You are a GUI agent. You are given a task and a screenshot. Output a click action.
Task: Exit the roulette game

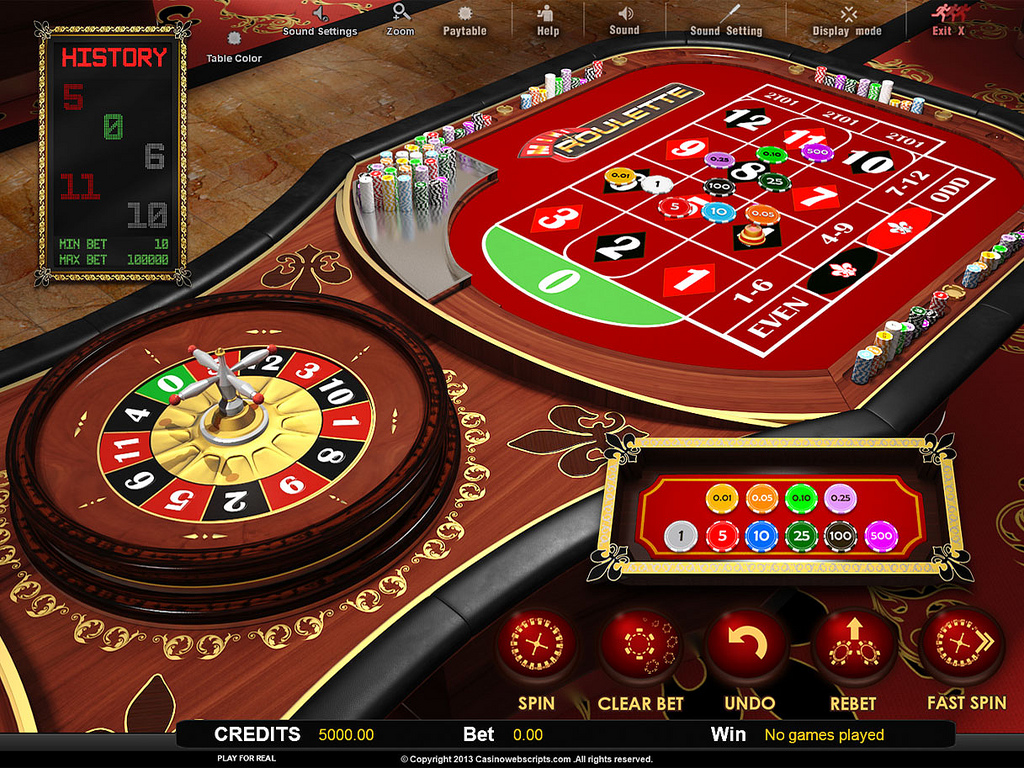point(947,20)
